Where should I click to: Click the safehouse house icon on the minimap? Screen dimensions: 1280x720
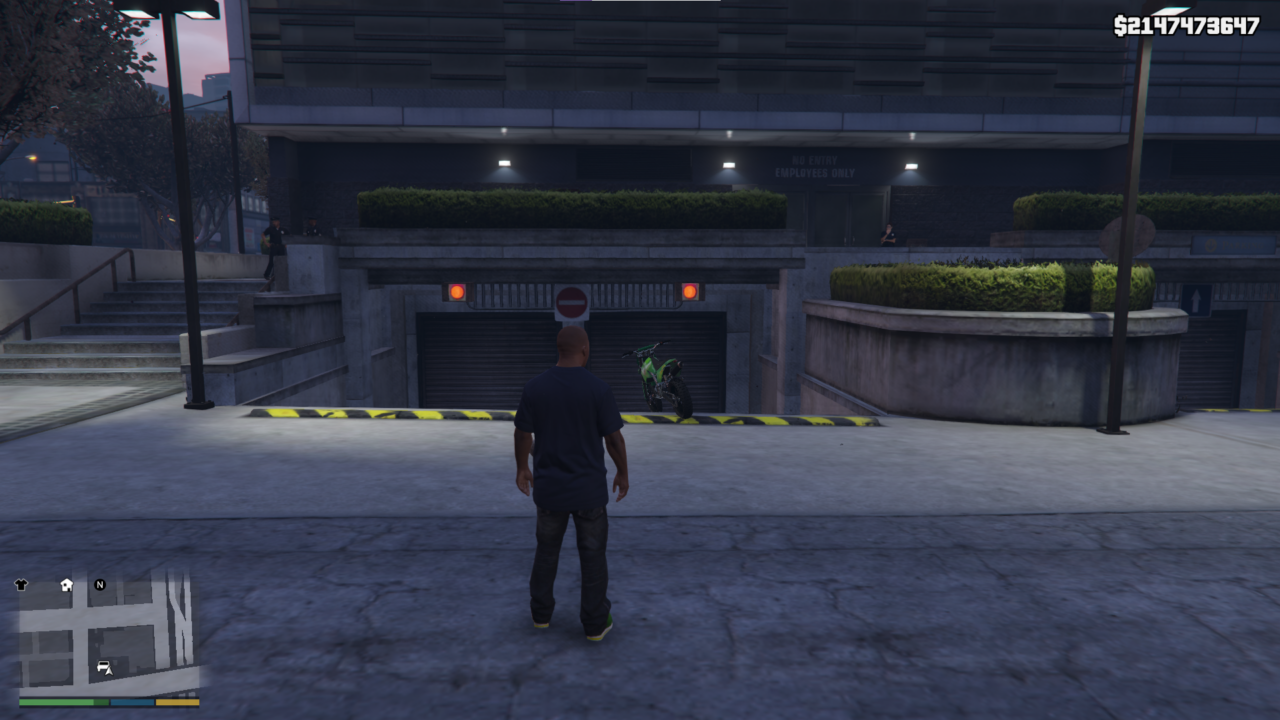(x=66, y=585)
